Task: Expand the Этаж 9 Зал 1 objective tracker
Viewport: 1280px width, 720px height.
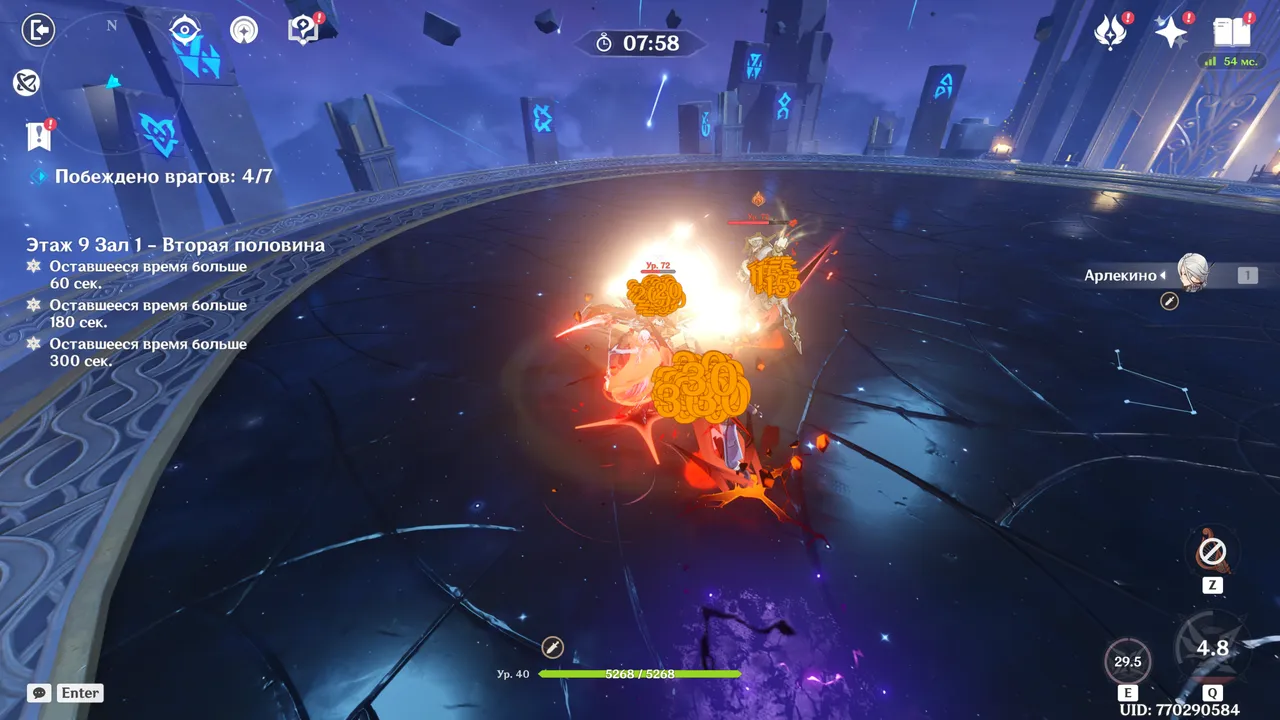Action: click(175, 245)
